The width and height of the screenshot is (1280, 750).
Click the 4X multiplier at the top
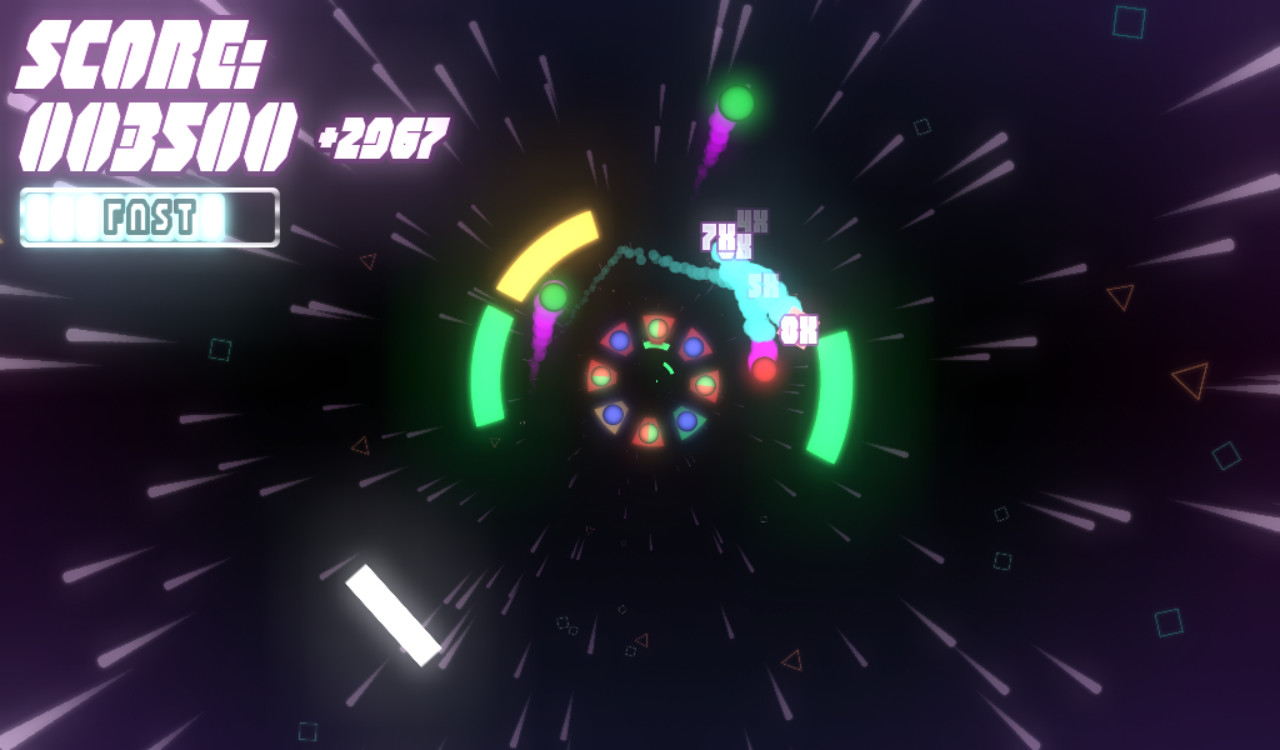750,218
